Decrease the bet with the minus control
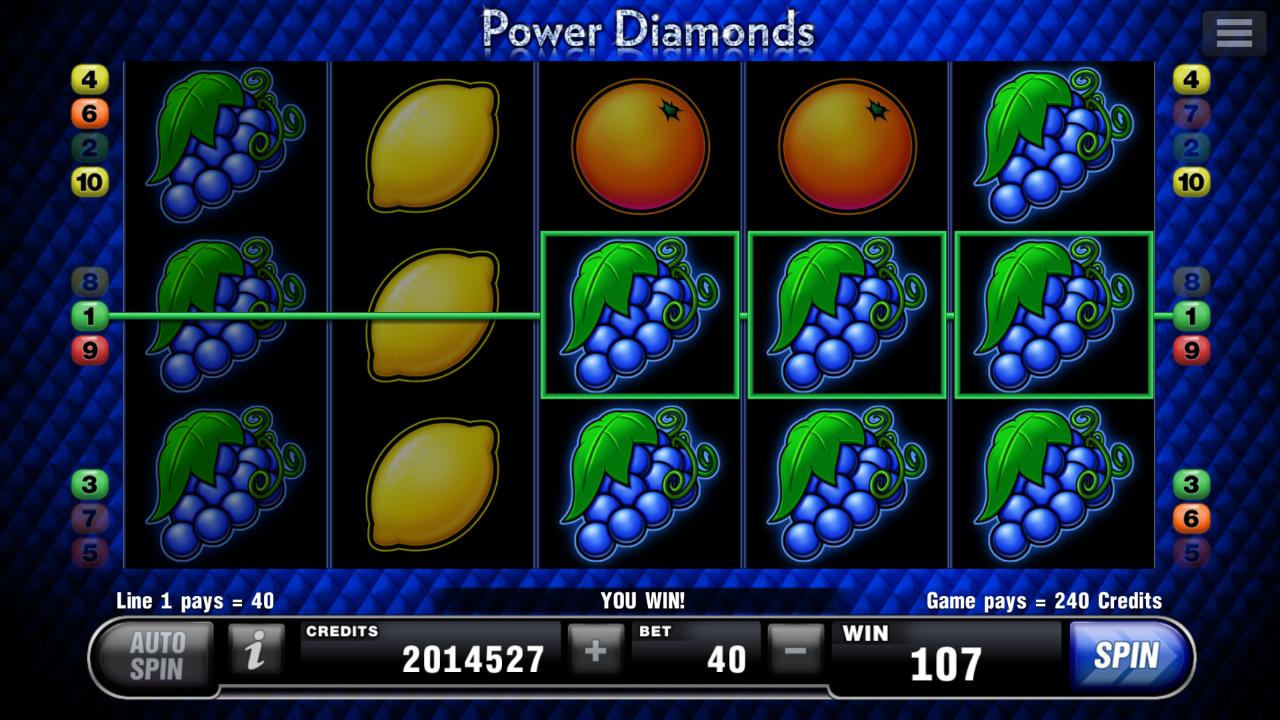 795,650
